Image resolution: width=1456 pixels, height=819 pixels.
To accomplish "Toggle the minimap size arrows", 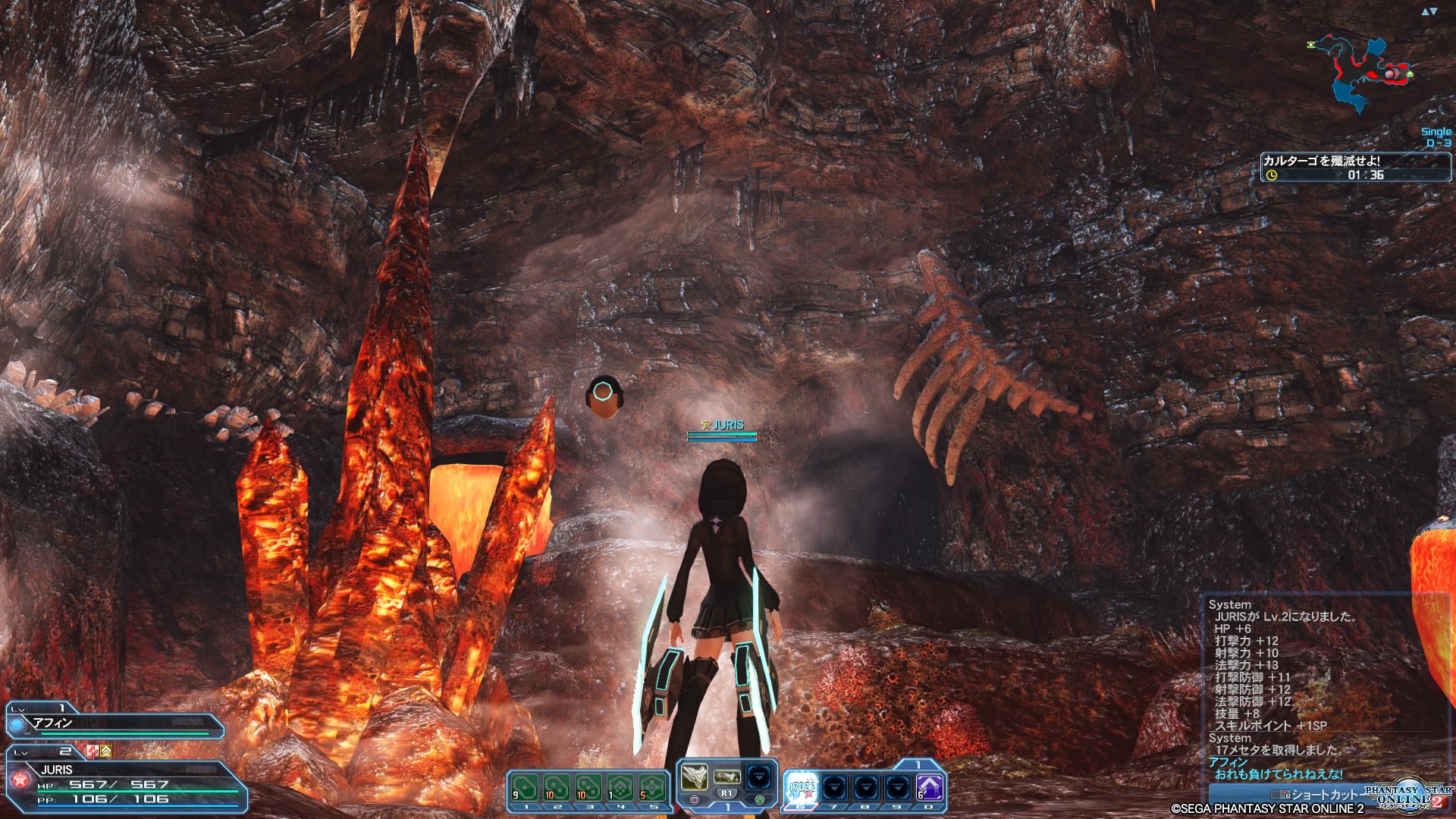I will [1429, 11].
